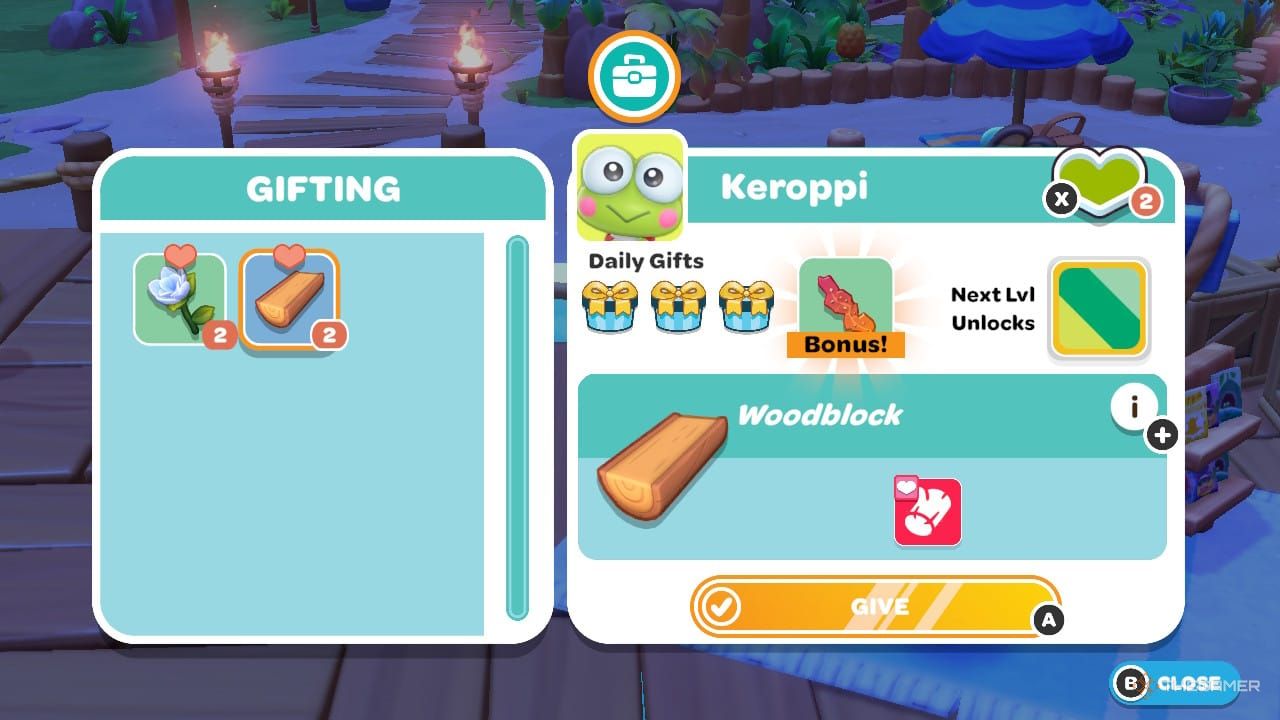
Task: Open the Woodblock item info
Action: click(1135, 406)
